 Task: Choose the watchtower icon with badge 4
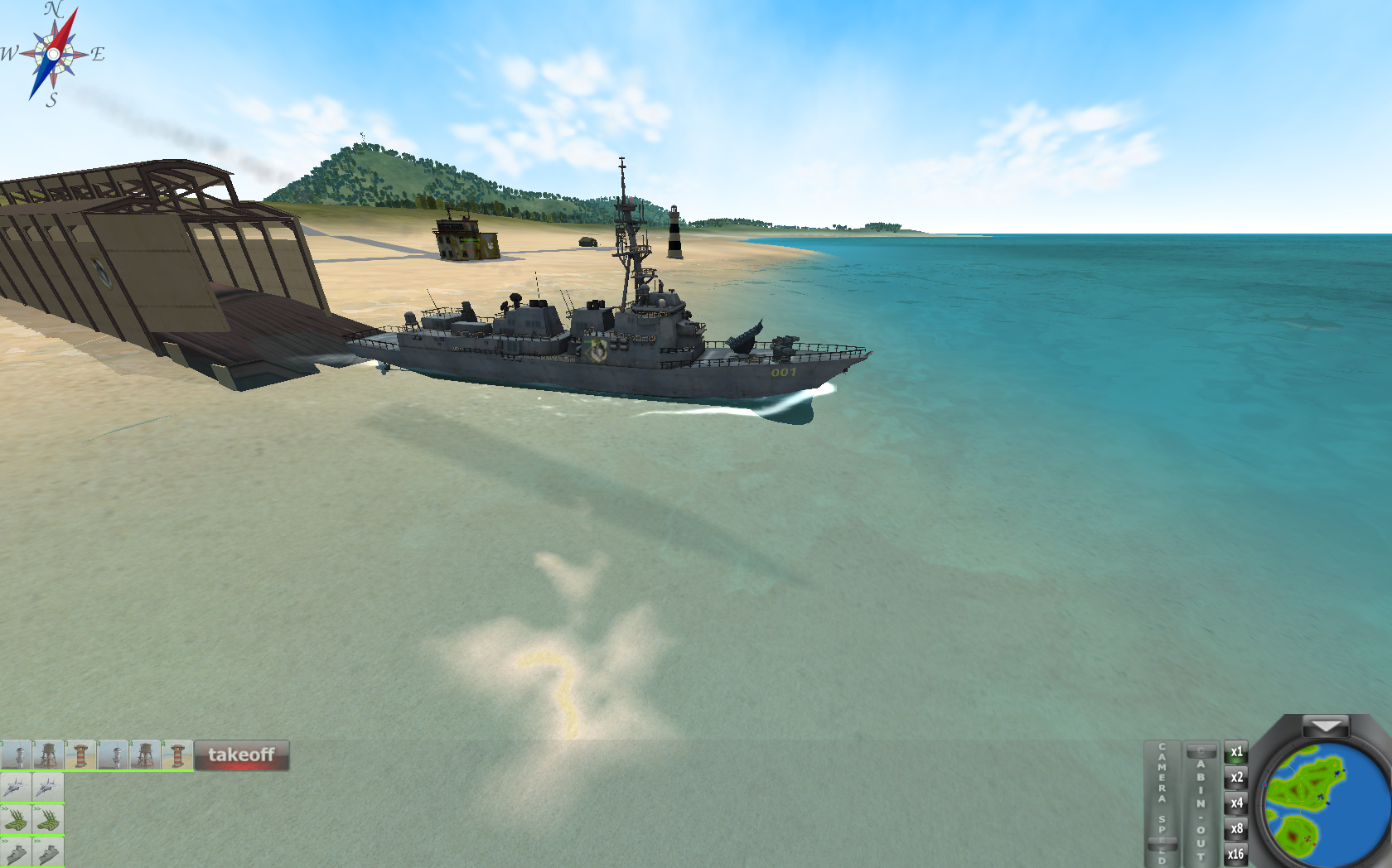point(143,754)
